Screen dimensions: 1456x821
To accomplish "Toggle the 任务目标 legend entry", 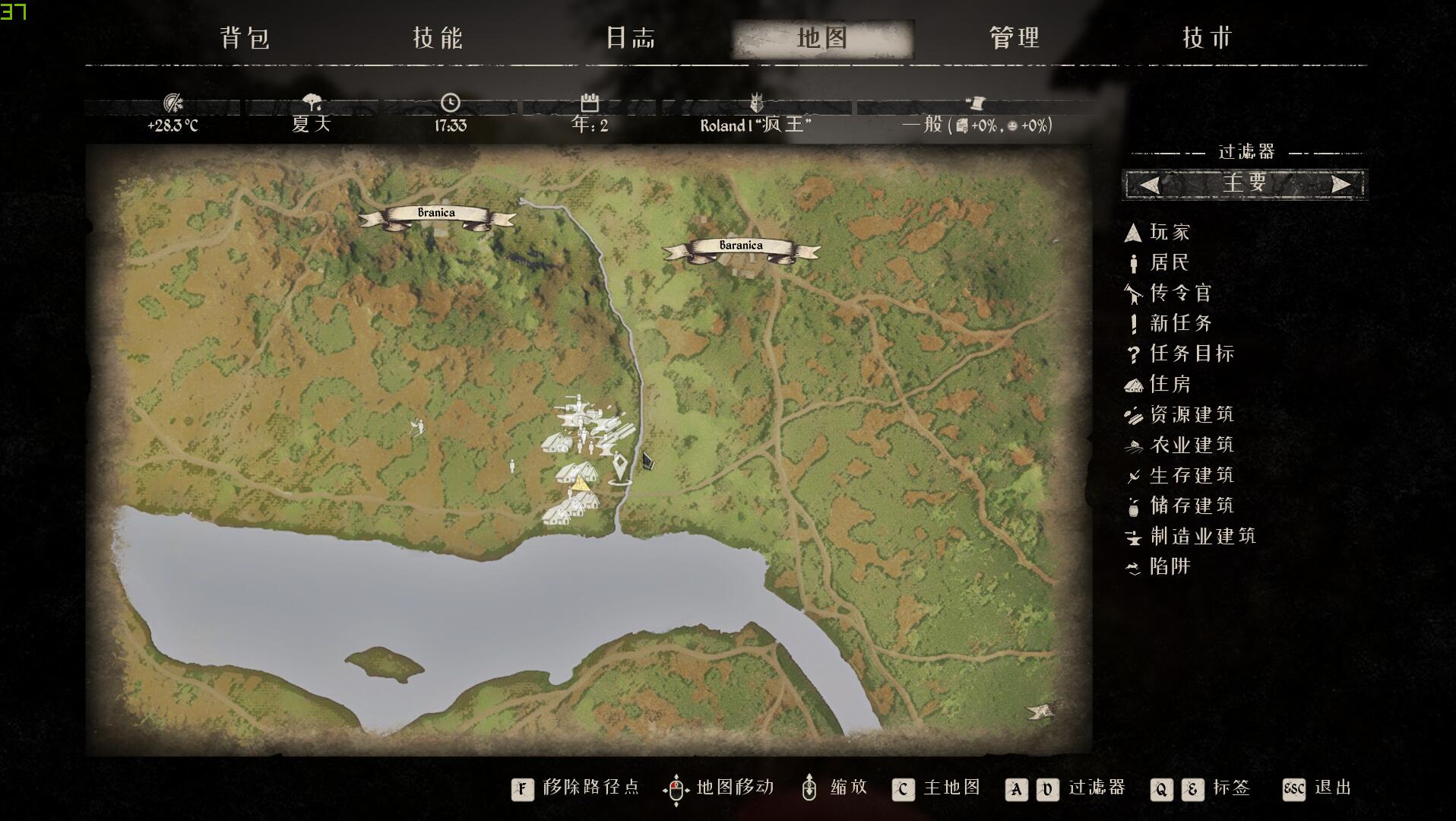I will click(1191, 354).
